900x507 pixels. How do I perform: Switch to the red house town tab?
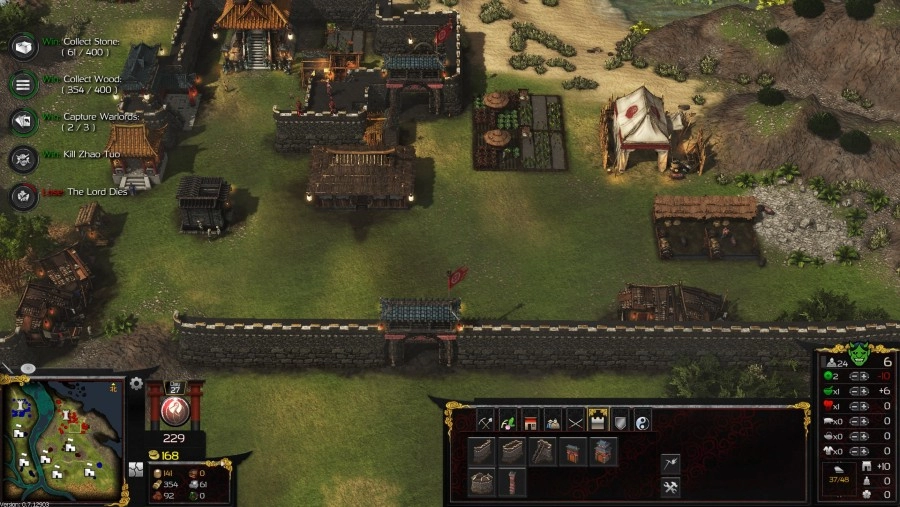tap(530, 420)
